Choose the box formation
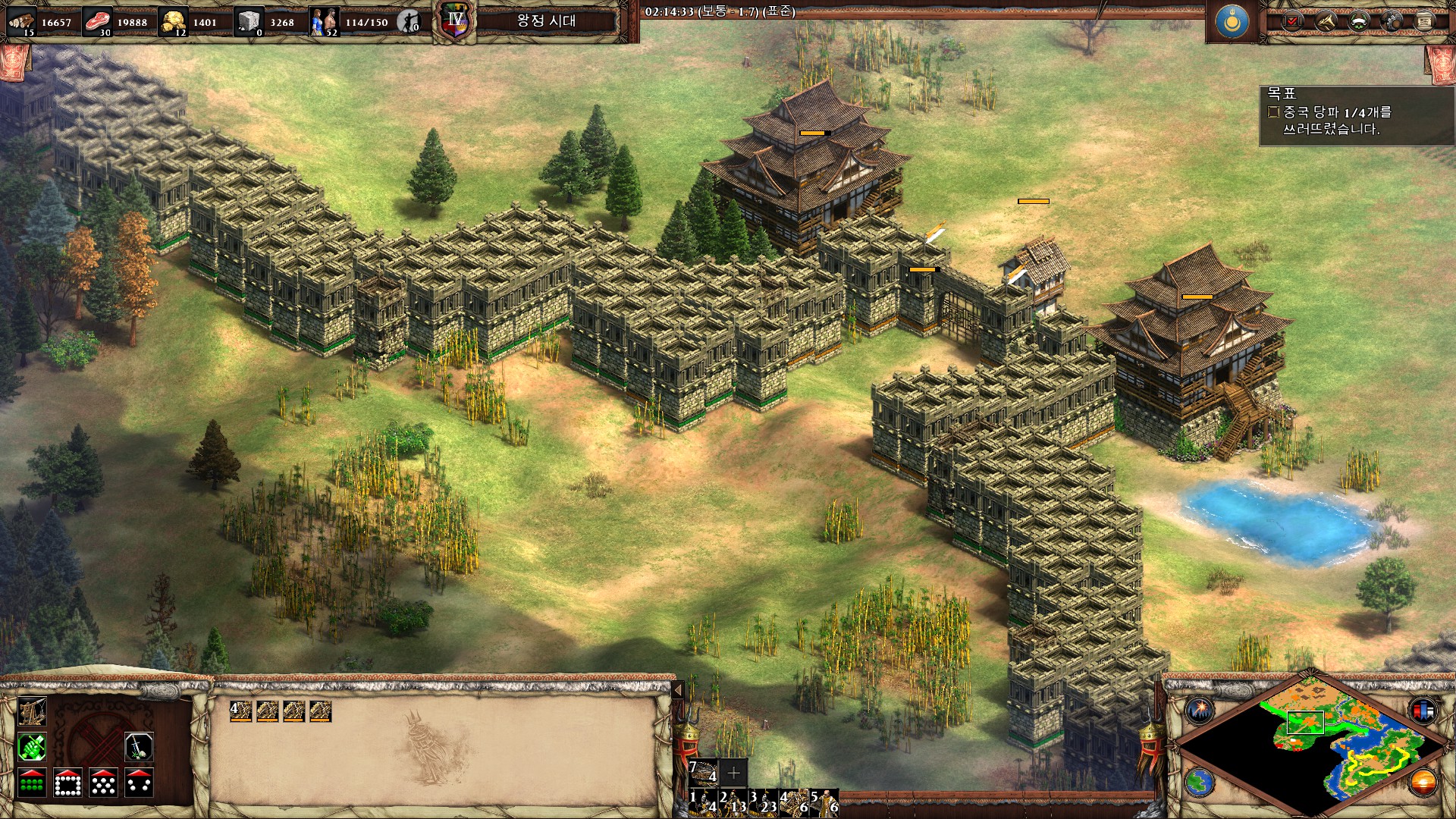 pos(67,783)
